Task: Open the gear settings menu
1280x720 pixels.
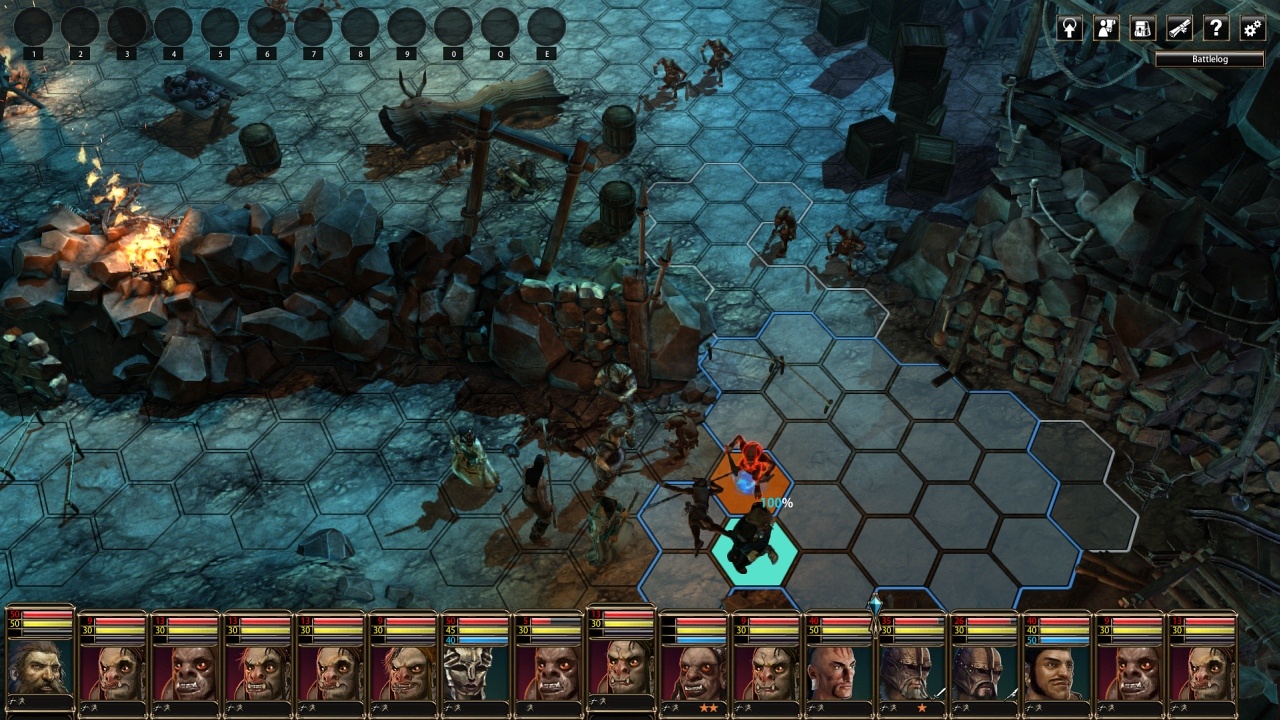Action: tap(1252, 28)
